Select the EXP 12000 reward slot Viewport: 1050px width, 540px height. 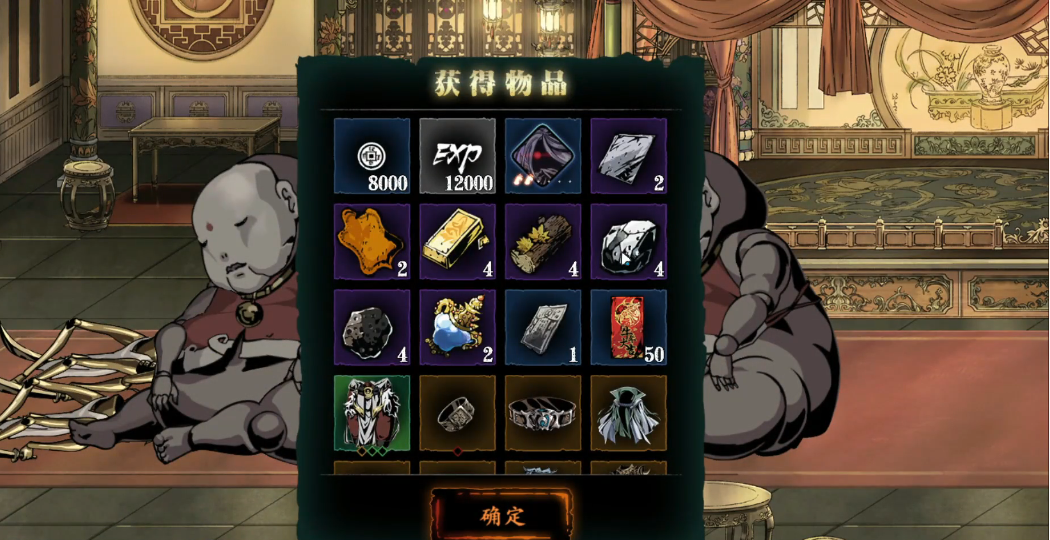[457, 156]
